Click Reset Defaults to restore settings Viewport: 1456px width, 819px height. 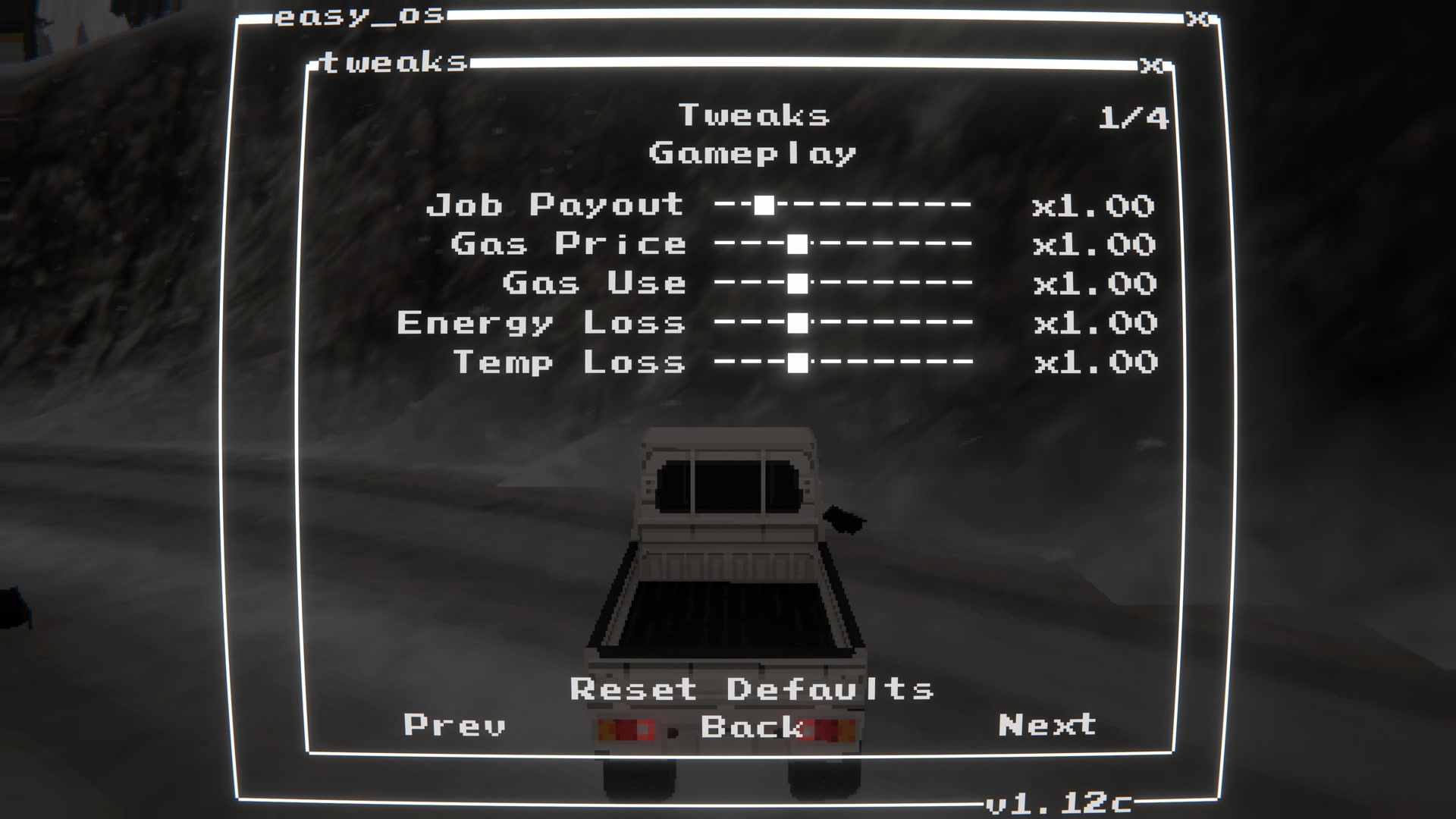752,689
